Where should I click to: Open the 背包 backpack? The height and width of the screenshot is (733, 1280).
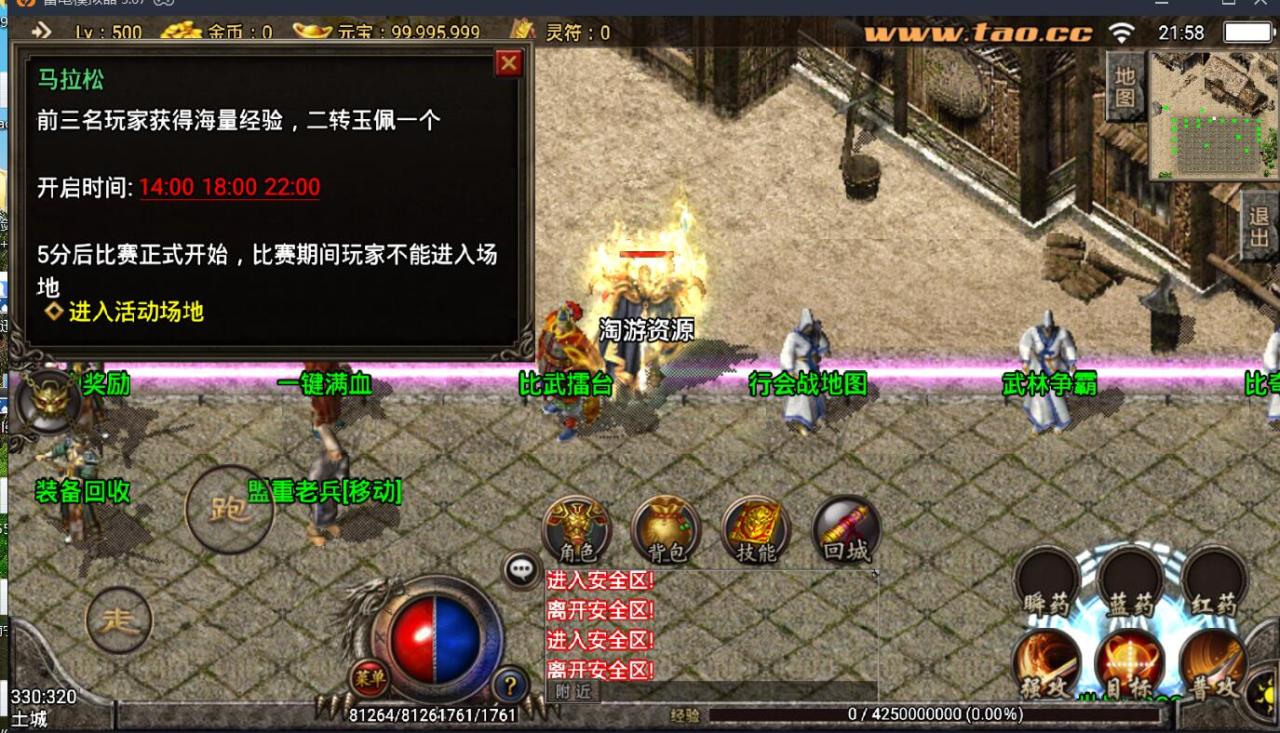pyautogui.click(x=665, y=530)
